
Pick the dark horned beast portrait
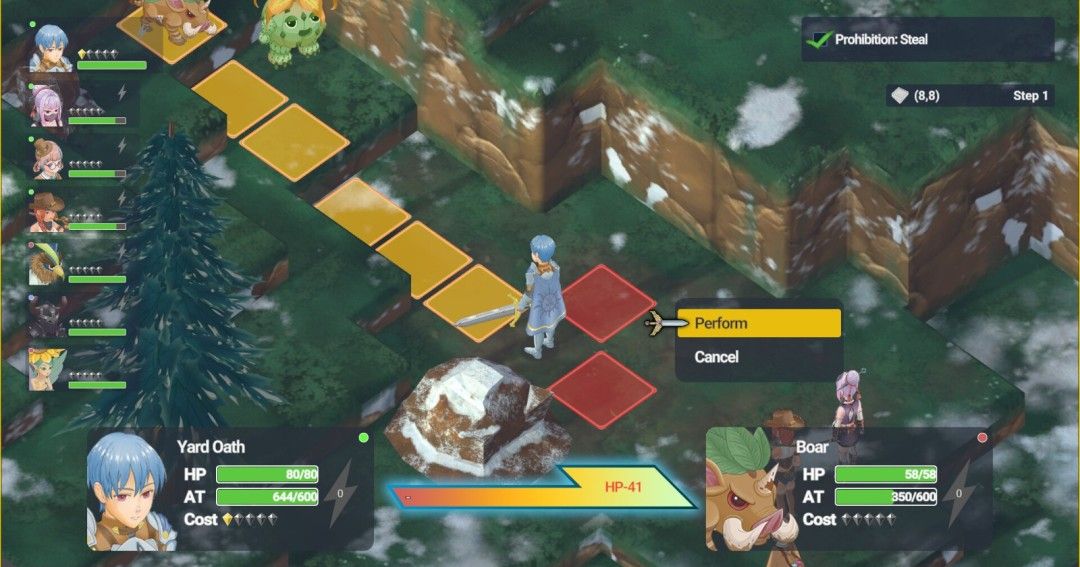click(48, 317)
